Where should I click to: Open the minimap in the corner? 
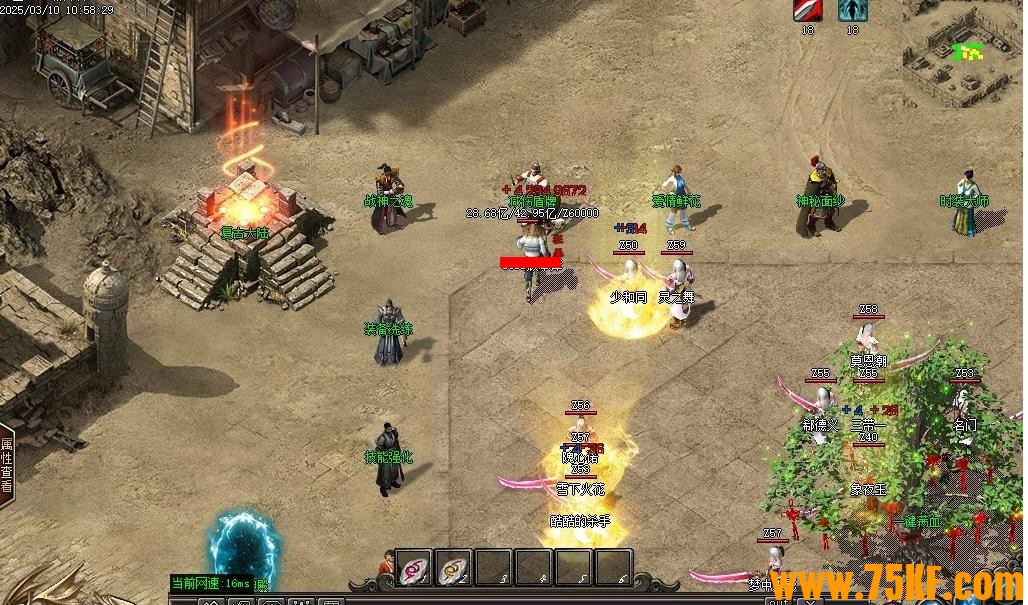pos(963,50)
